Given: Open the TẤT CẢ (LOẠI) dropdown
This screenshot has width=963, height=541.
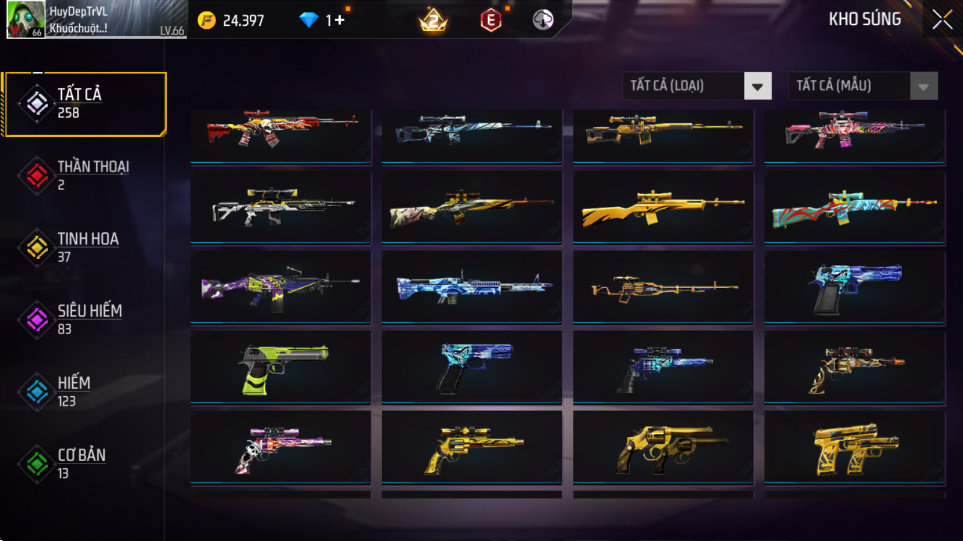Looking at the screenshot, I should (x=697, y=86).
